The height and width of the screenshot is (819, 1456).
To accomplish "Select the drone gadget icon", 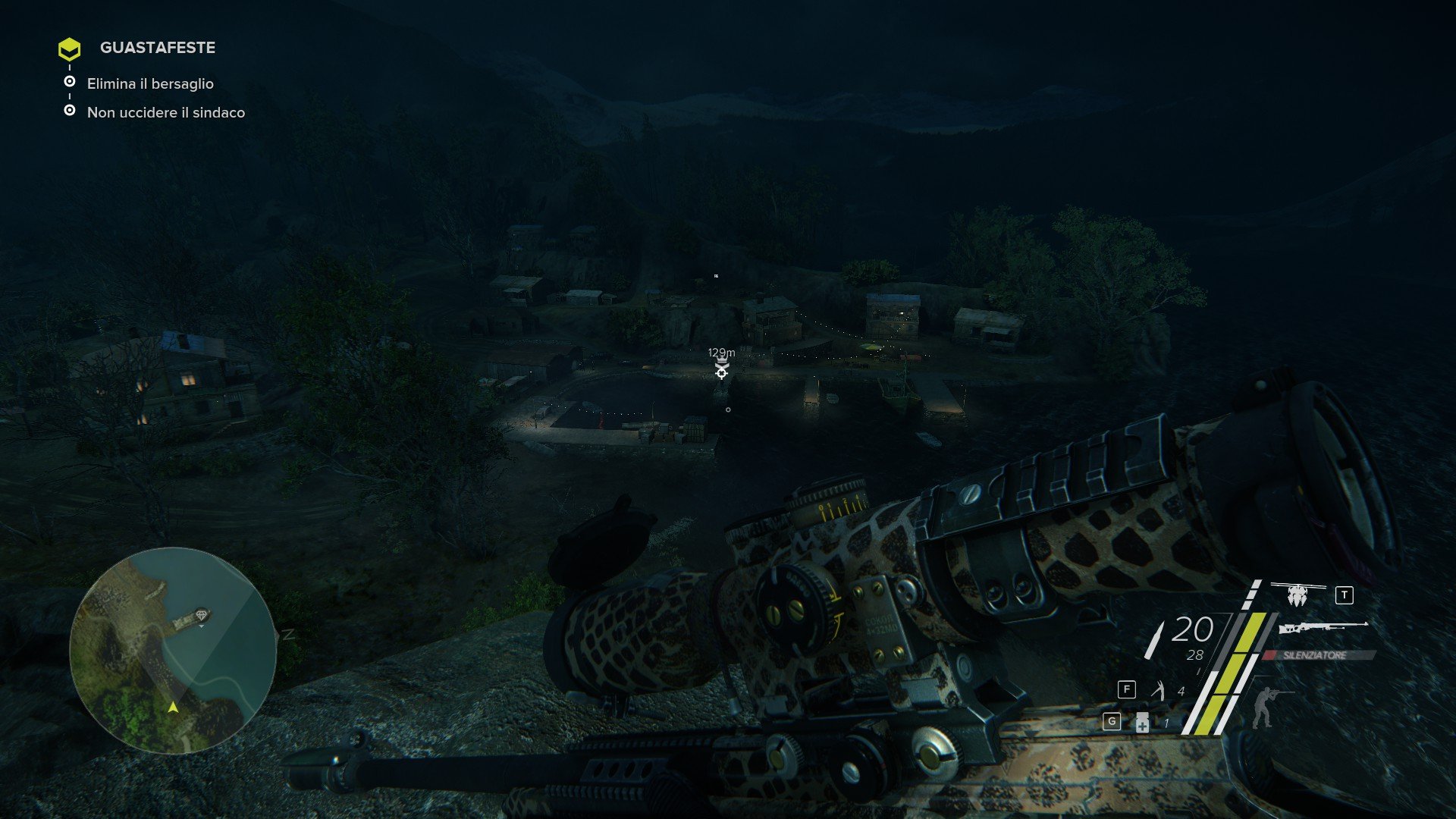I will click(x=1298, y=595).
